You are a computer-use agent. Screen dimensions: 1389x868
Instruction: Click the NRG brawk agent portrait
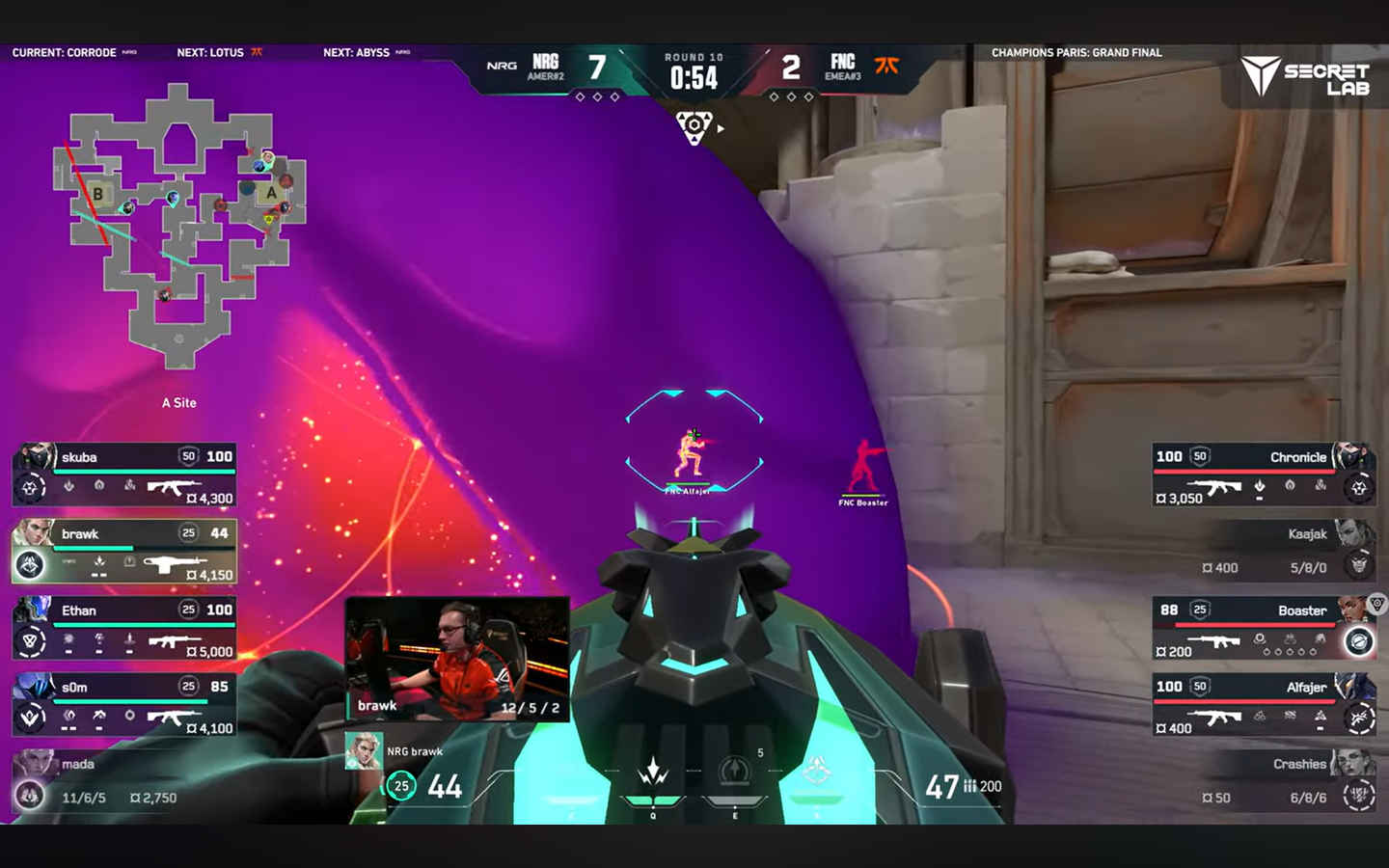coord(364,751)
